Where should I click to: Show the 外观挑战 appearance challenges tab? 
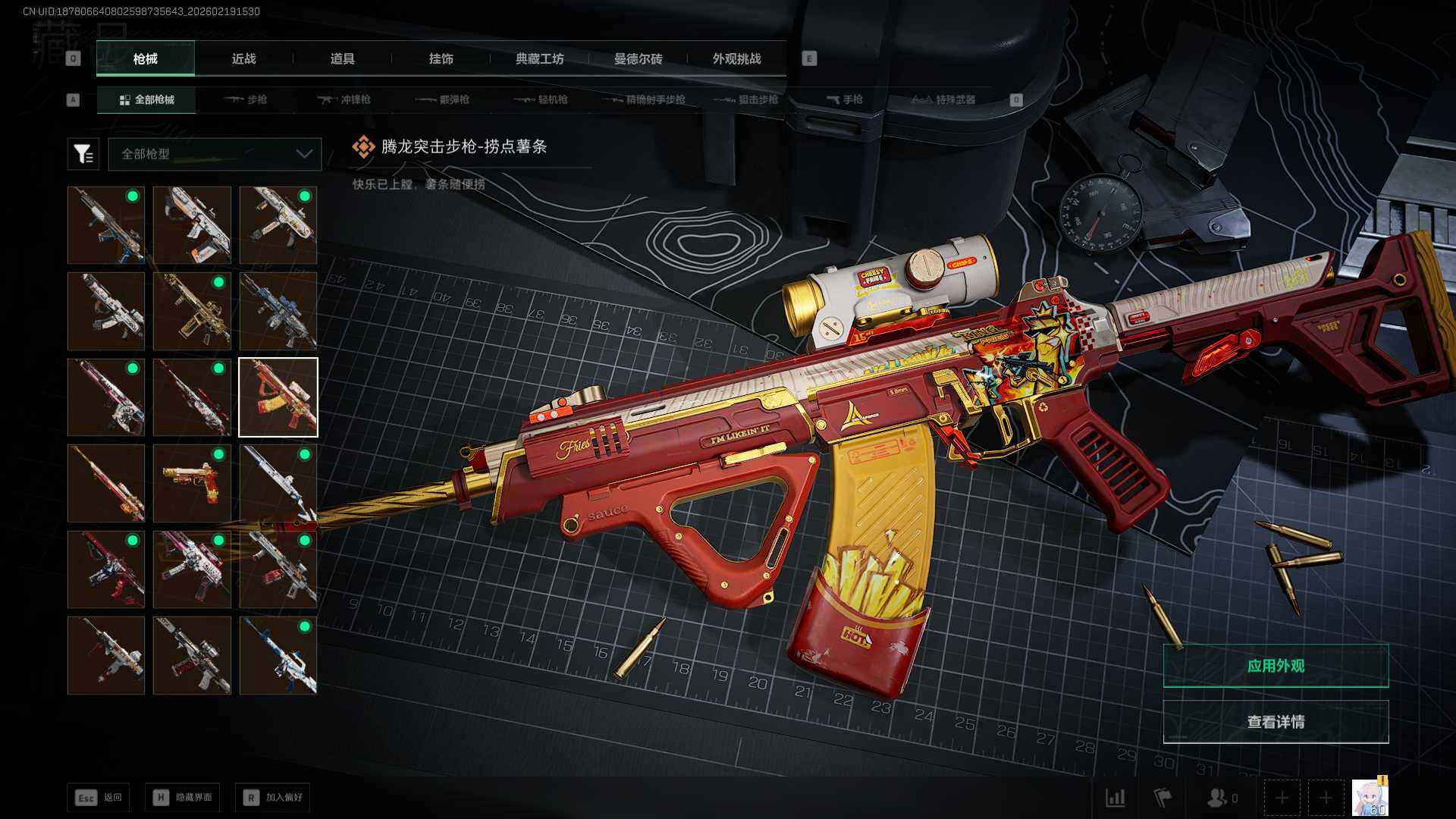click(x=736, y=58)
